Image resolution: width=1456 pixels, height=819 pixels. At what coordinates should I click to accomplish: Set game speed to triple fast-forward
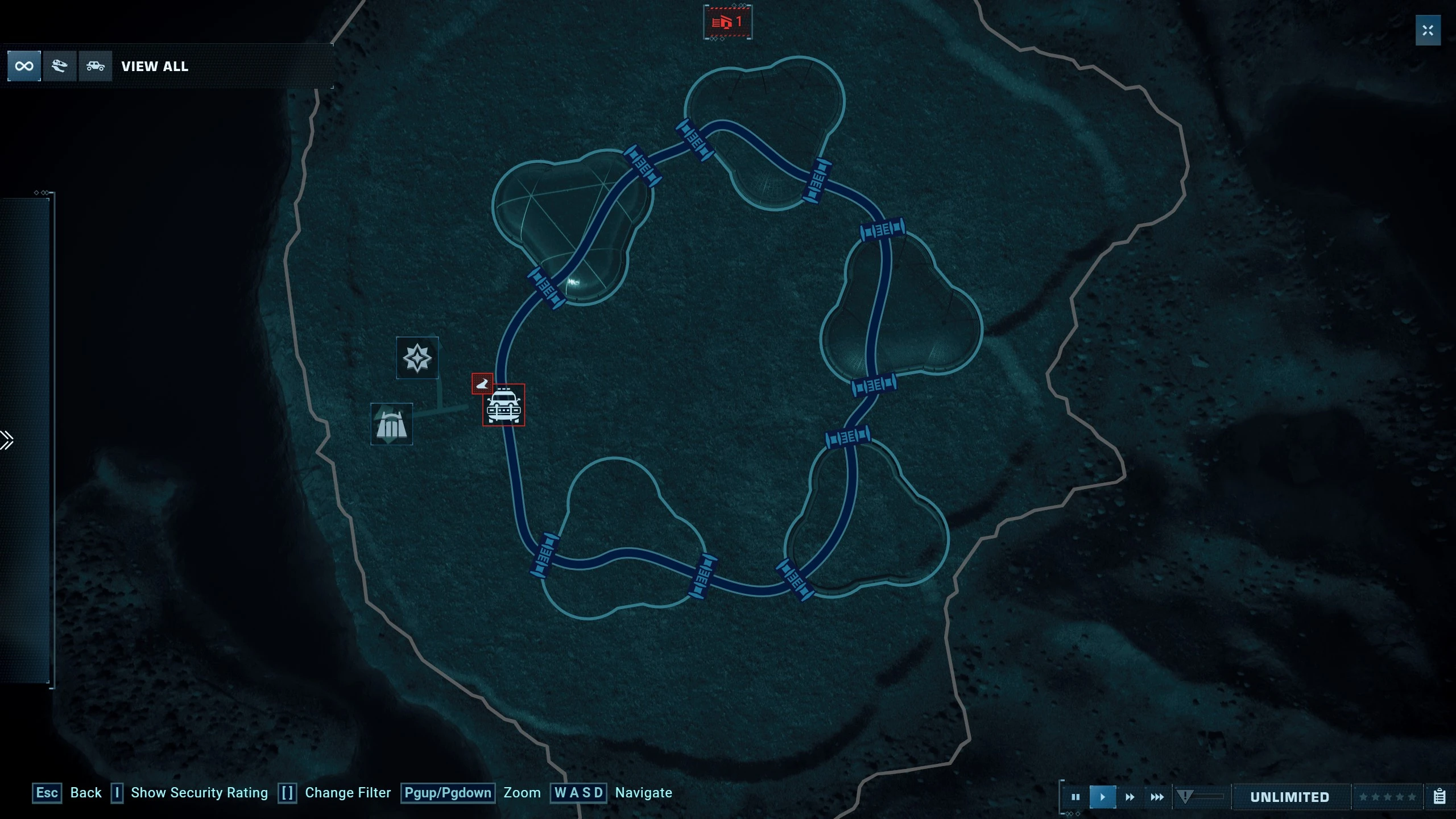coord(1157,797)
